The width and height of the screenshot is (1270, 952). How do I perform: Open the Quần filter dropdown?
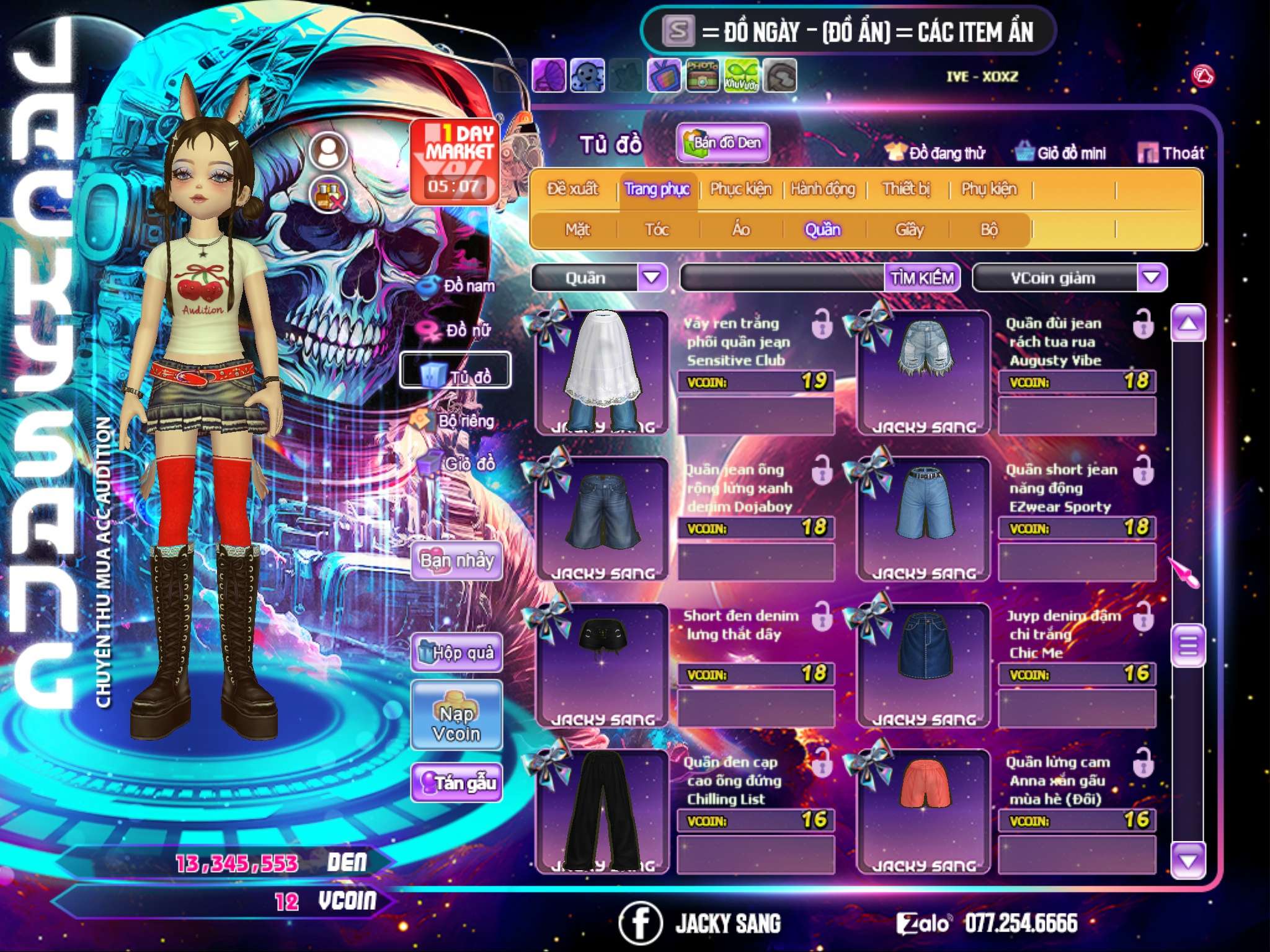coord(652,277)
